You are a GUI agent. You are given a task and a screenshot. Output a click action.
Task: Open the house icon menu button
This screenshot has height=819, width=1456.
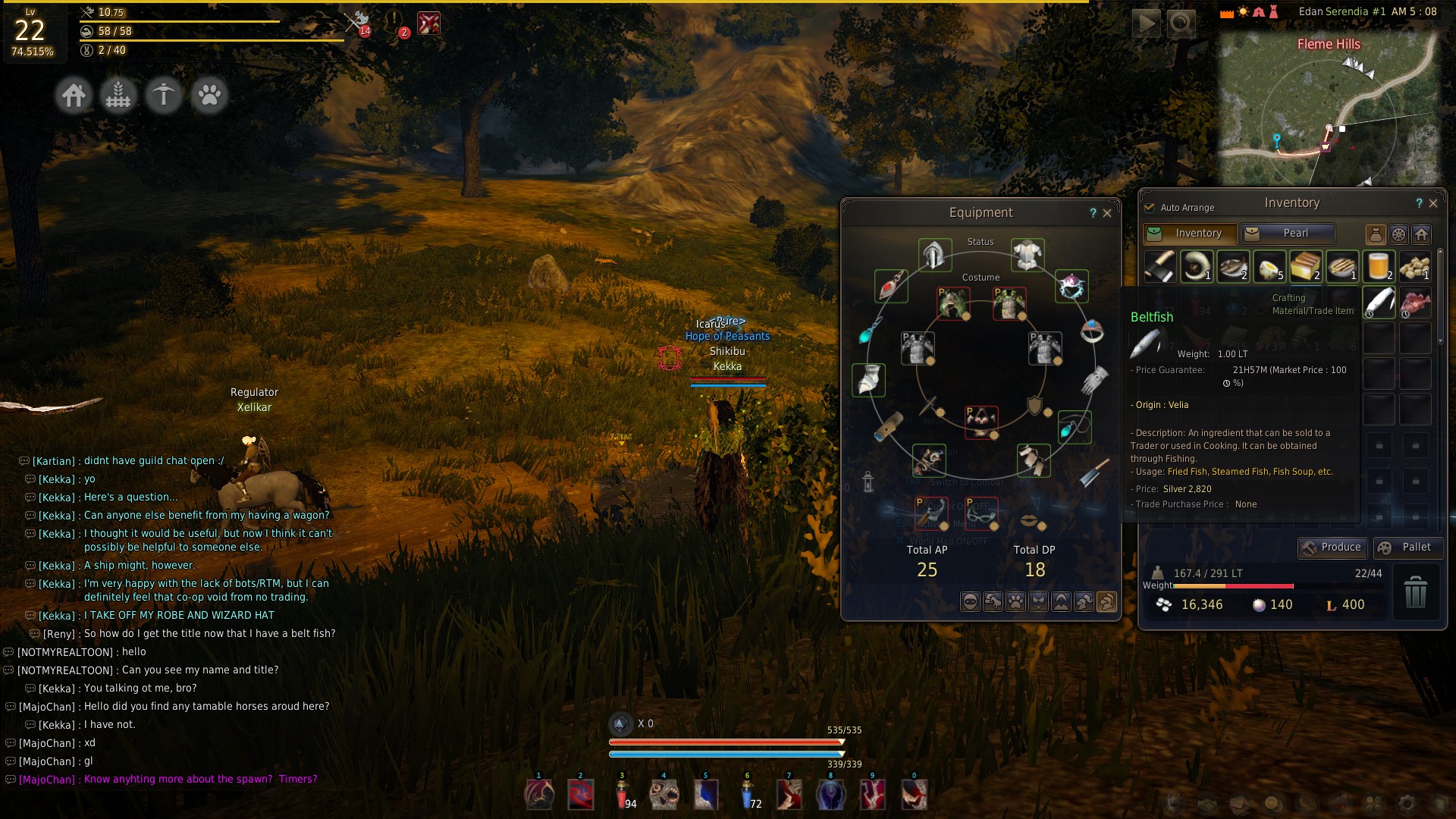tap(74, 96)
